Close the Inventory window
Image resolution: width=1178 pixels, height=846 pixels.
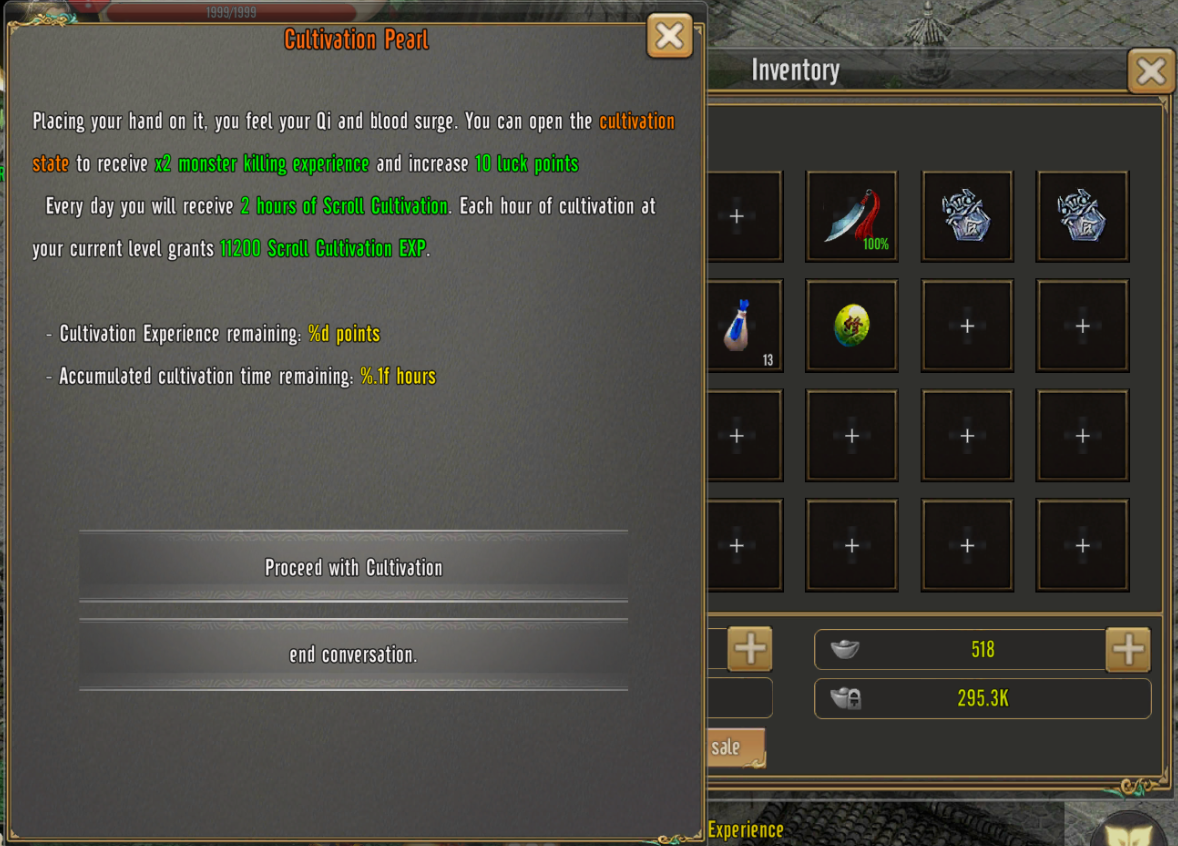(1150, 71)
